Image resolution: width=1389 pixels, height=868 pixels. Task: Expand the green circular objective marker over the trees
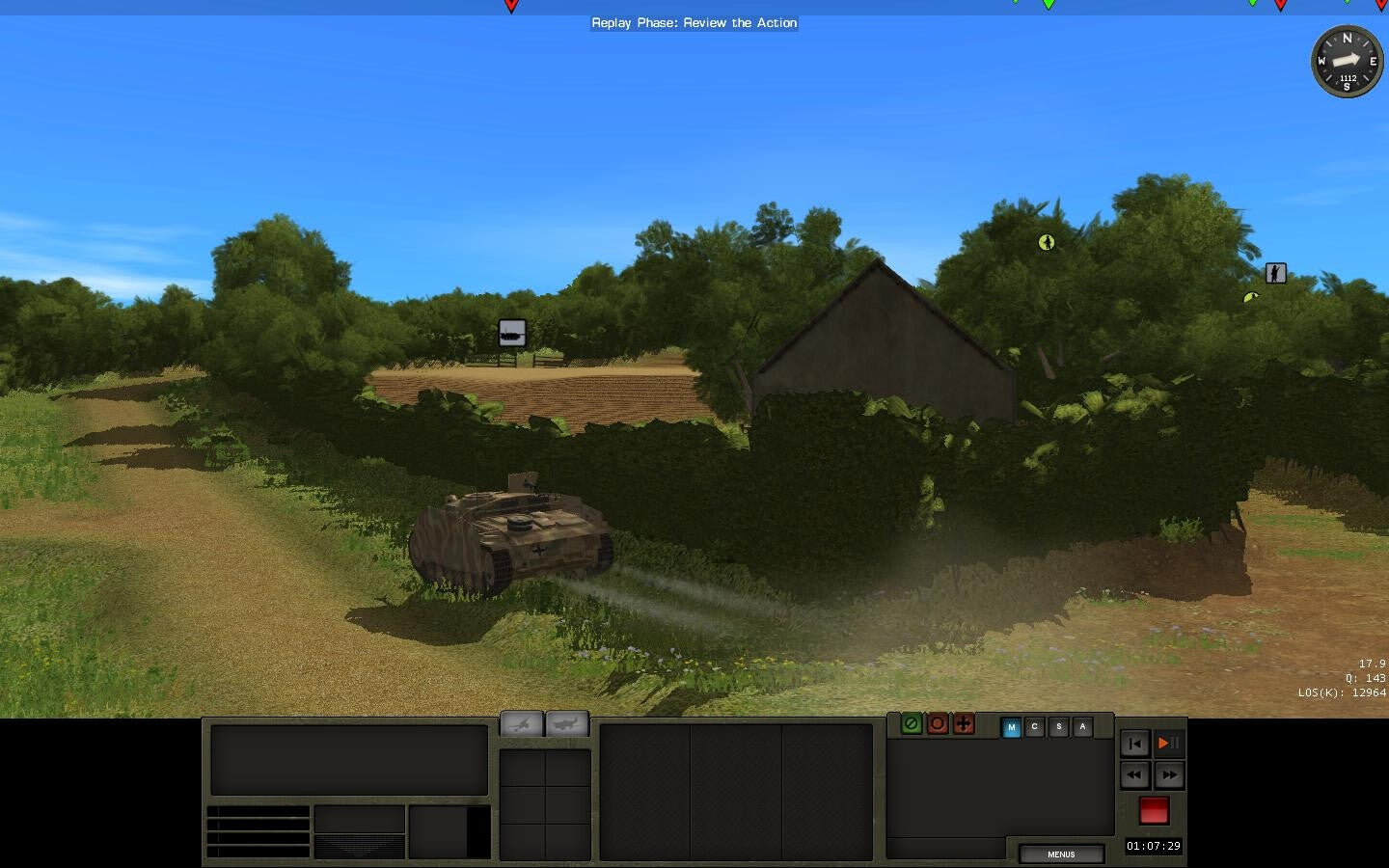[1047, 242]
